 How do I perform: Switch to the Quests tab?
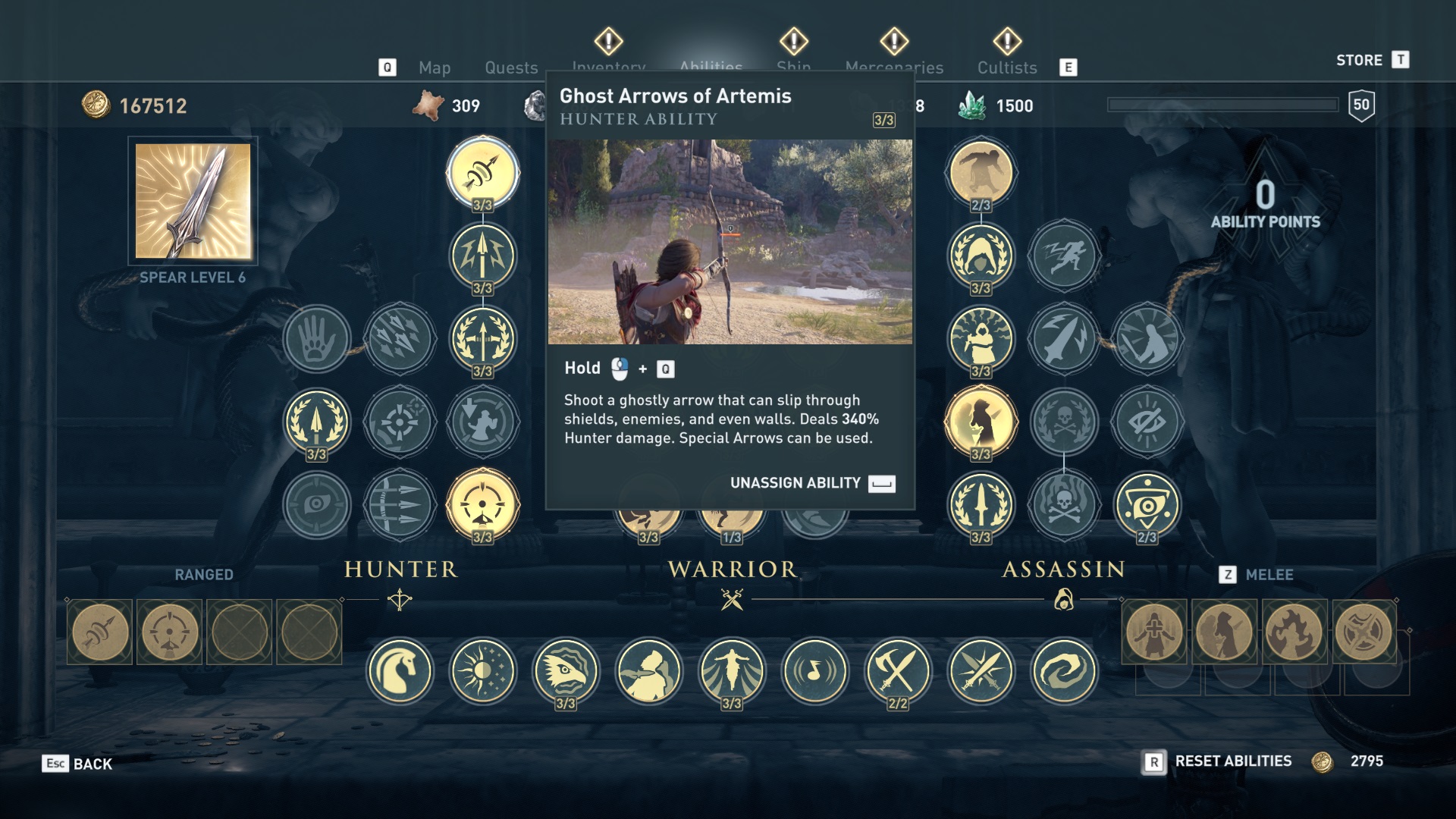point(511,67)
